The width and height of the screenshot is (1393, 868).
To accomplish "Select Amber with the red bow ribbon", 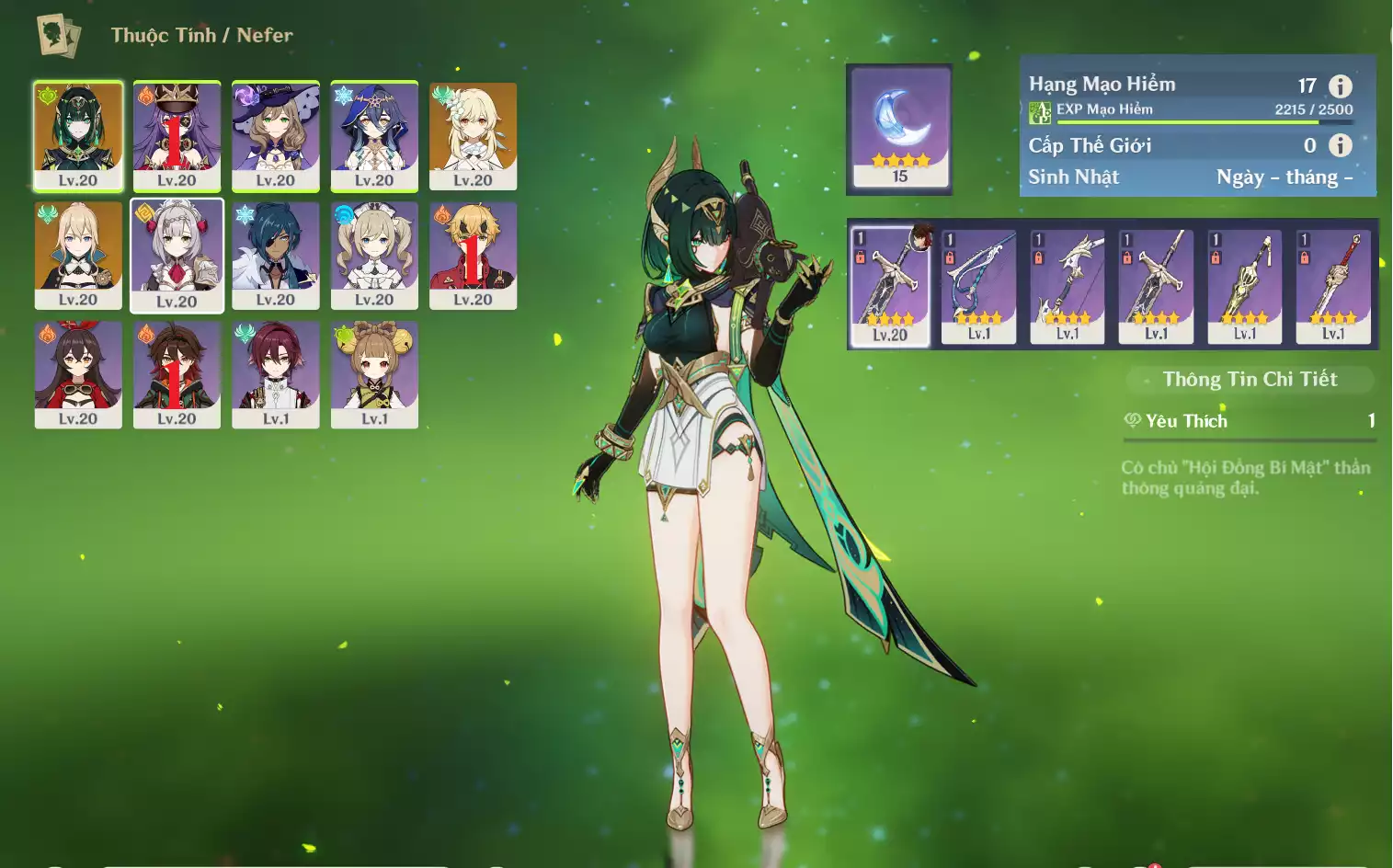I will (x=78, y=373).
